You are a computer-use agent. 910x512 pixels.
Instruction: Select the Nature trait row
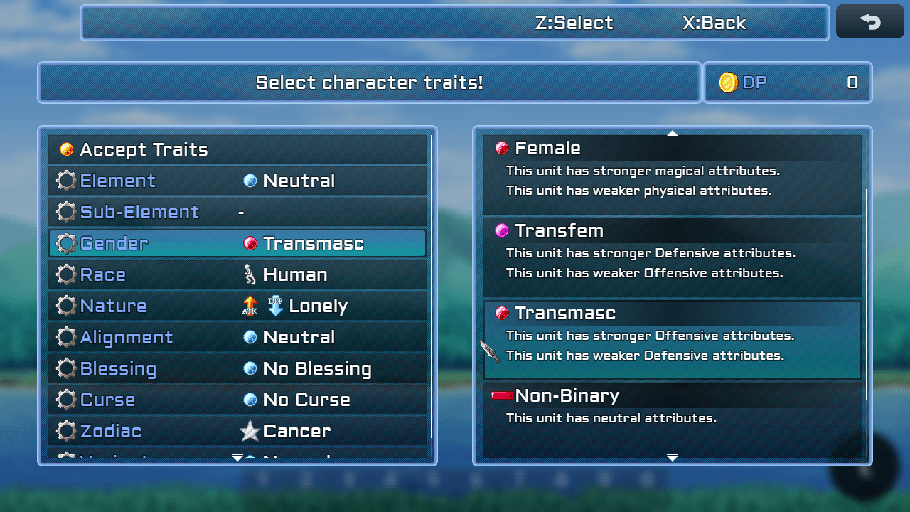tap(237, 306)
